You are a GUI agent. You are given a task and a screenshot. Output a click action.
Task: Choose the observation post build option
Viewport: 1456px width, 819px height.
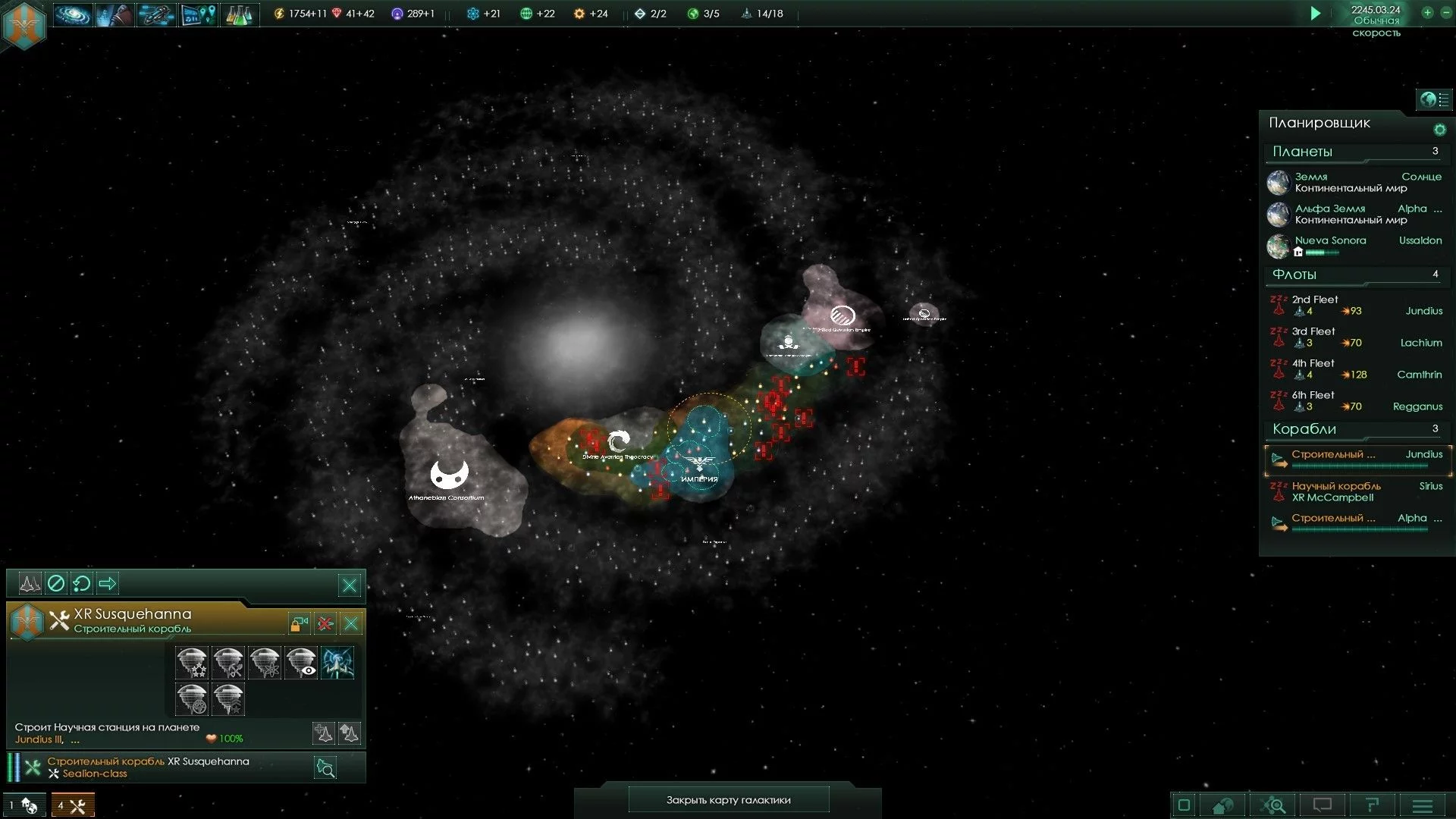(x=301, y=663)
